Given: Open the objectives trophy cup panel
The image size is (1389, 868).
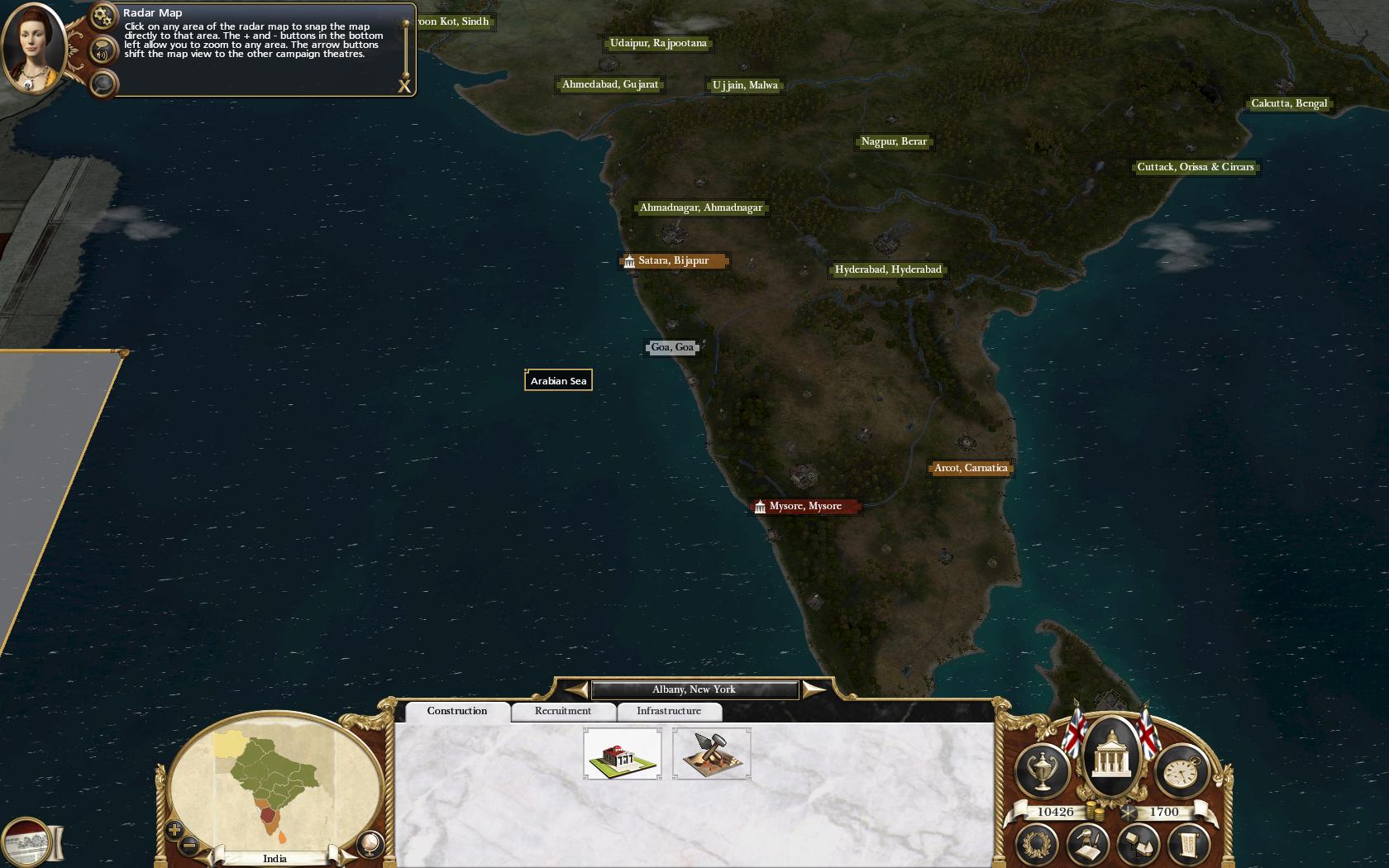Looking at the screenshot, I should [1042, 772].
